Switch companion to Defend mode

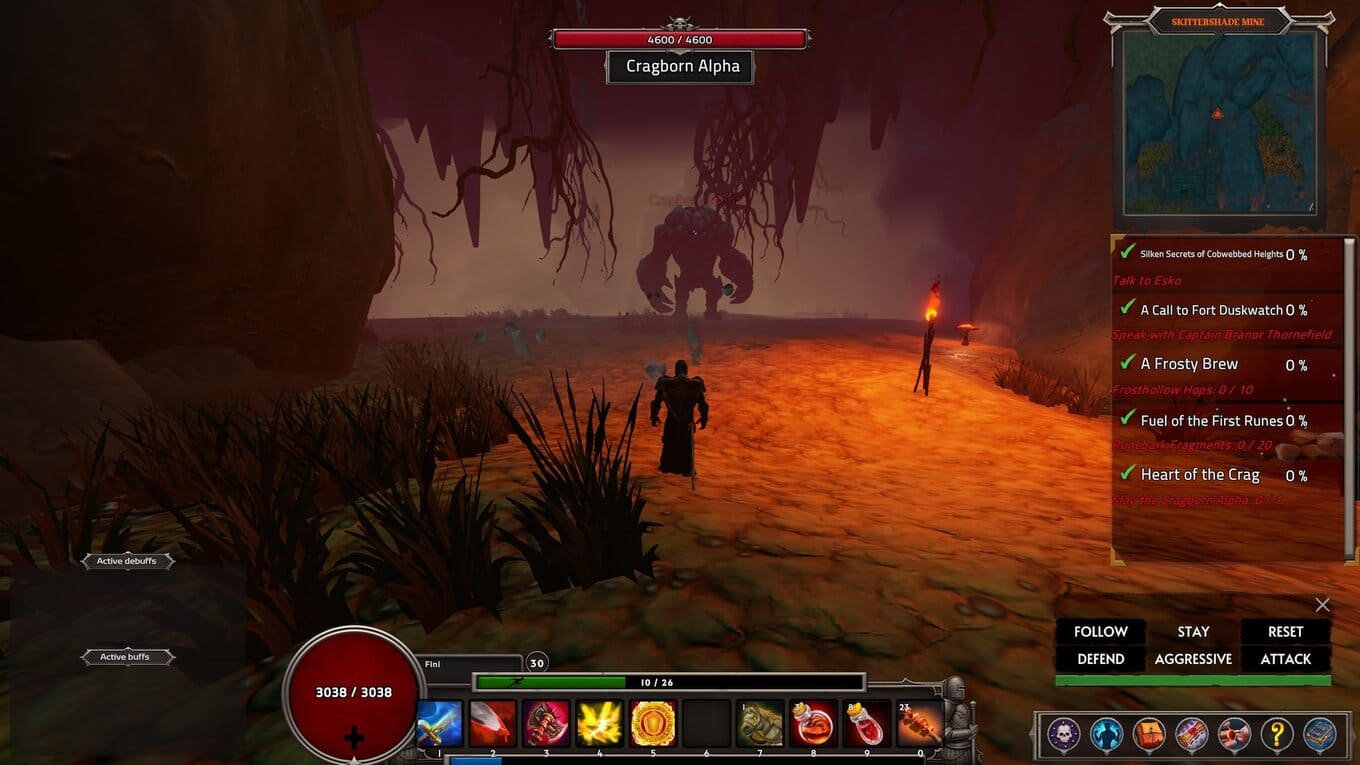coord(1100,659)
